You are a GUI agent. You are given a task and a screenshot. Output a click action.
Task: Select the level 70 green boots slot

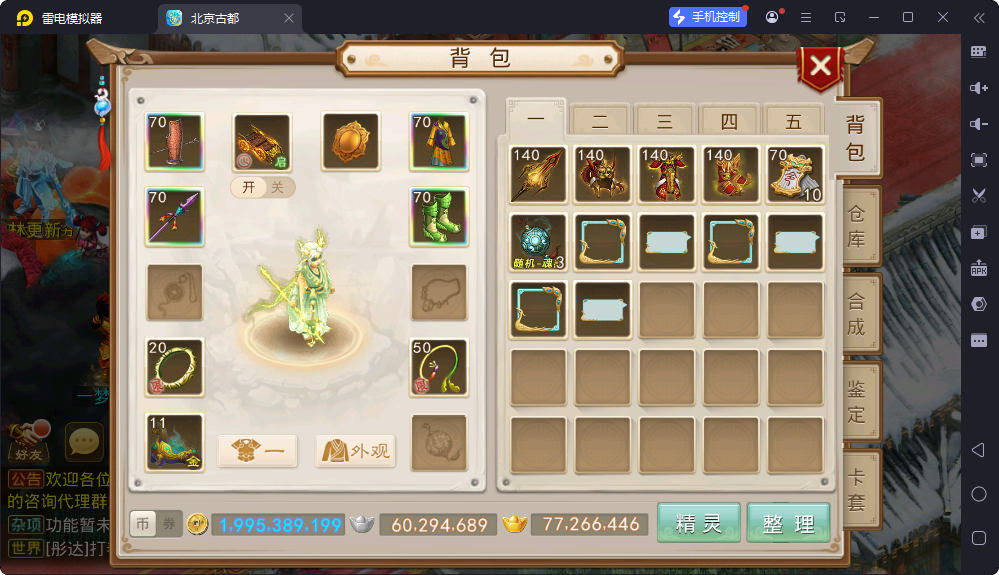[x=439, y=217]
